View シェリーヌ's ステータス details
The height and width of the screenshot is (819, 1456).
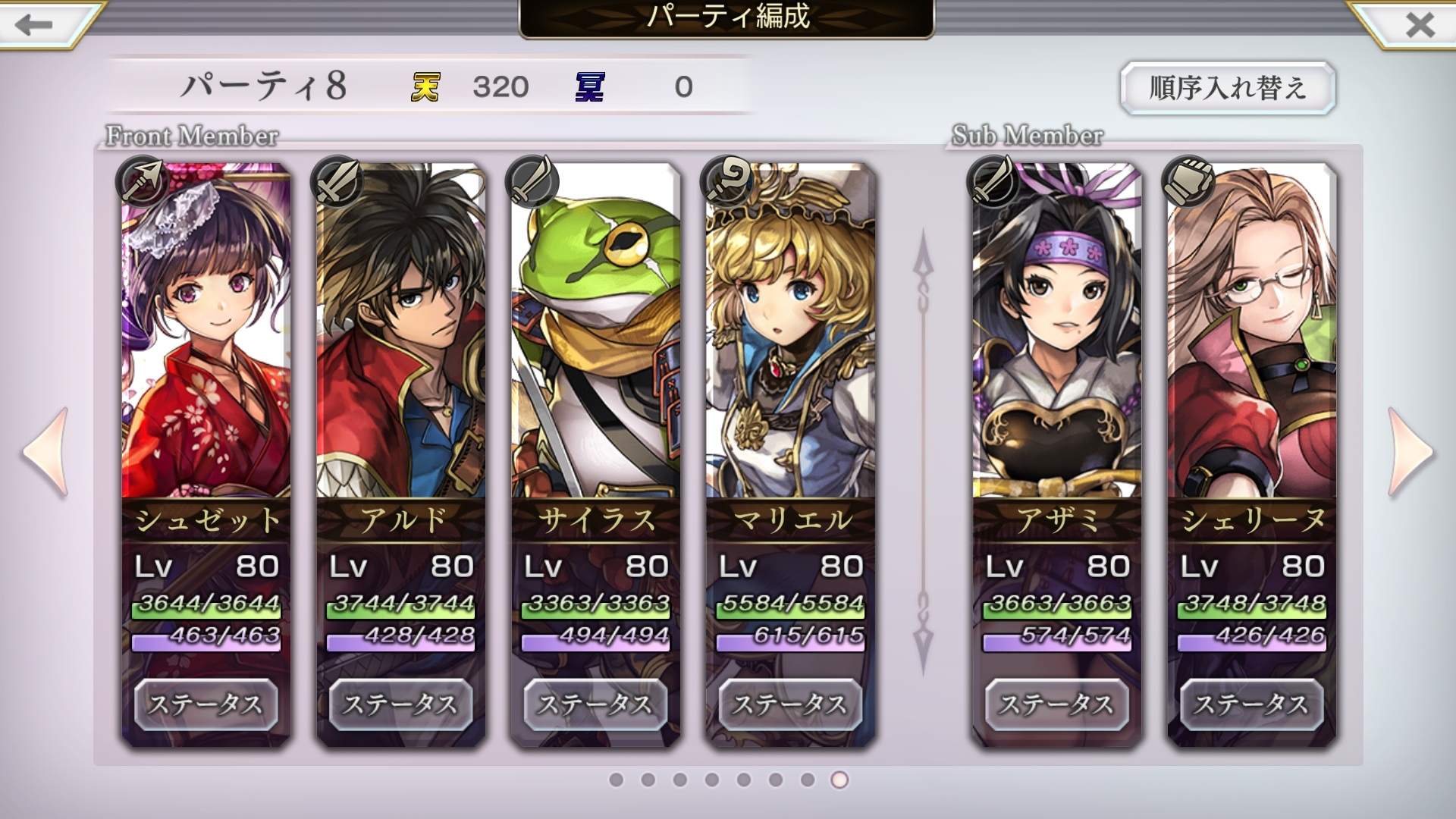[x=1251, y=704]
